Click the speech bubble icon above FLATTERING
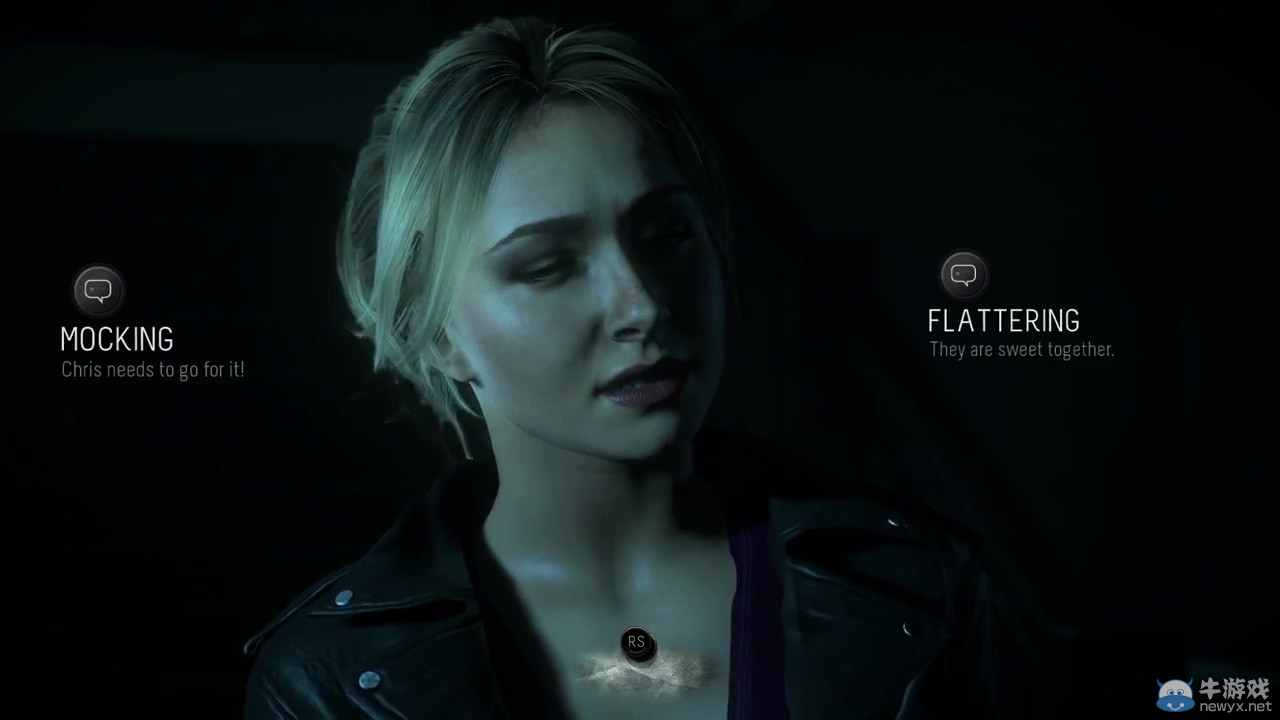Screen dimensions: 1280x720 (x=964, y=274)
